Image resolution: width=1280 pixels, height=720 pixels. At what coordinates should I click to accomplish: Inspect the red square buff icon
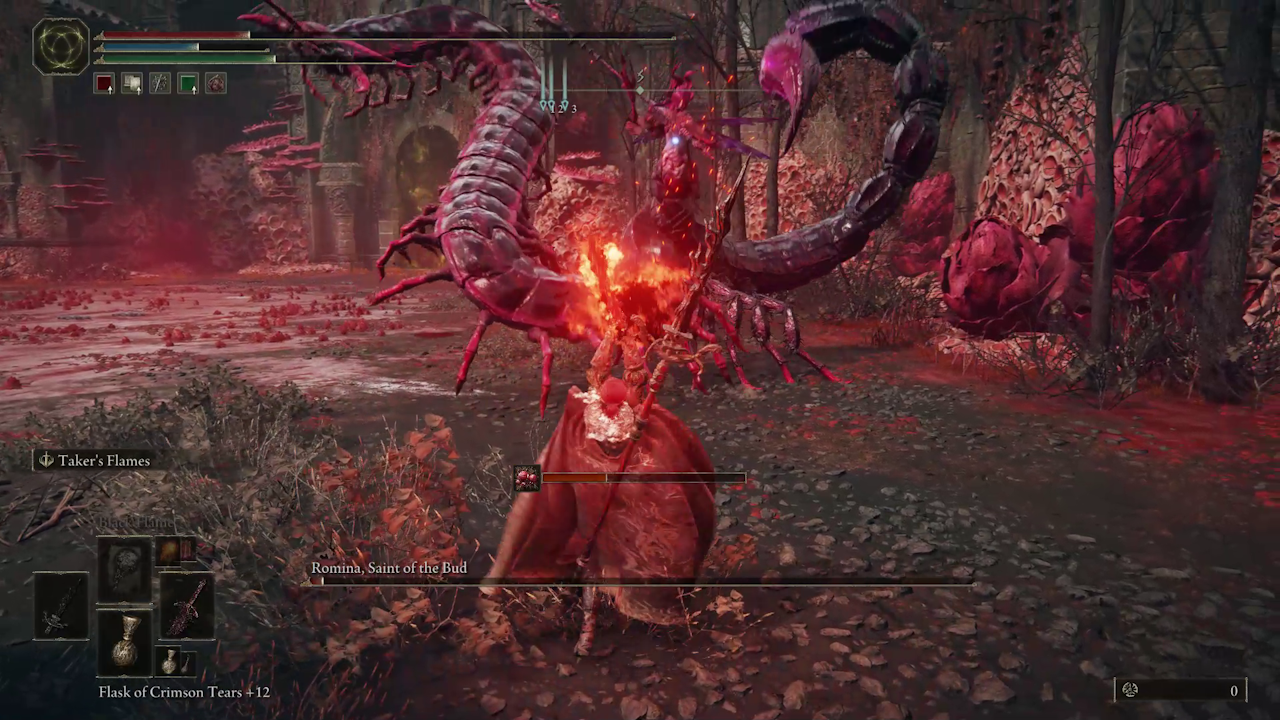[104, 84]
